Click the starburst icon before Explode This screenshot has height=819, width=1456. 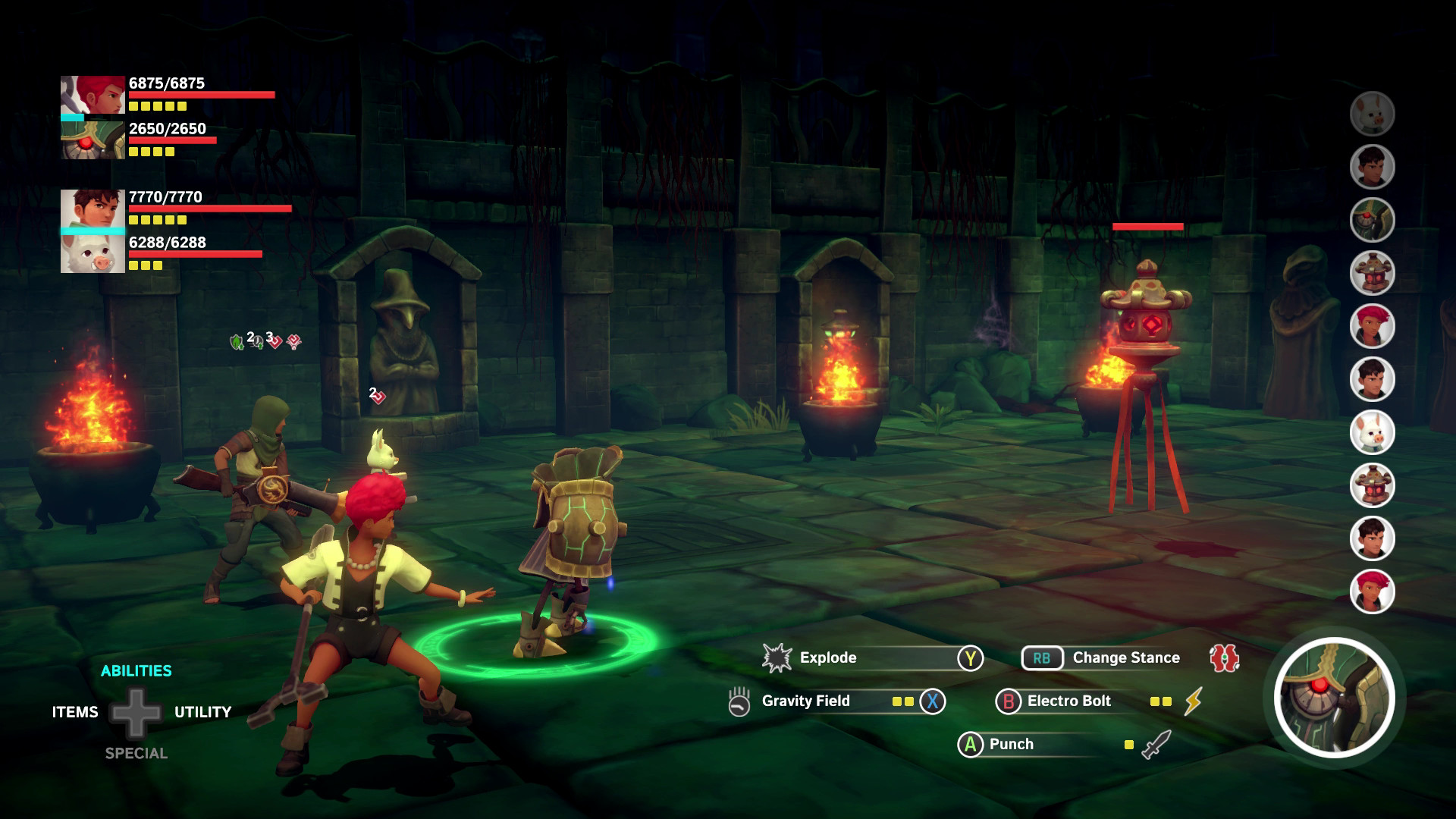(775, 657)
